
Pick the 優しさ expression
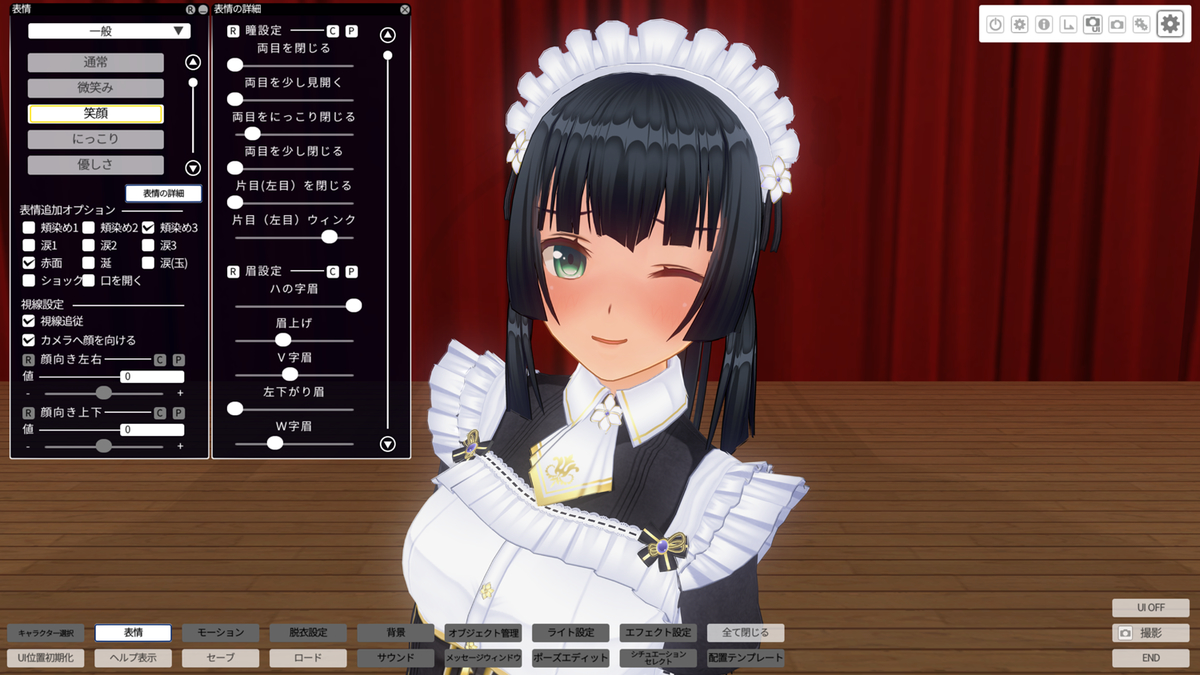95,165
